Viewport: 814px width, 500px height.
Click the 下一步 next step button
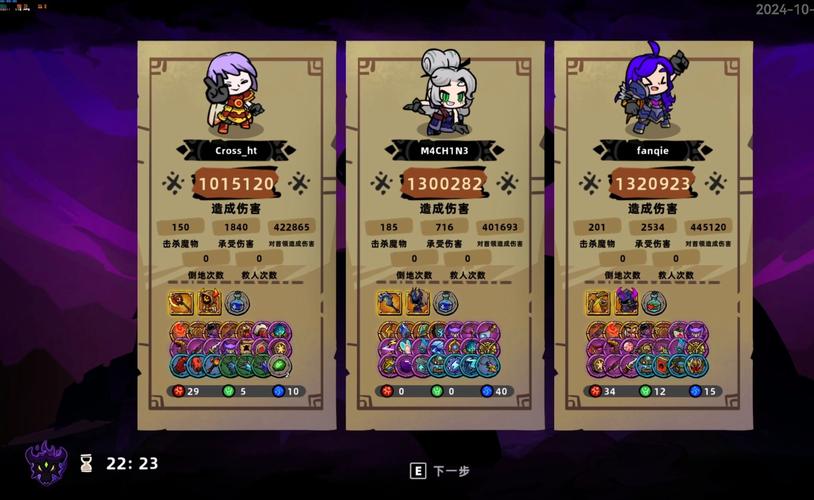coord(440,471)
